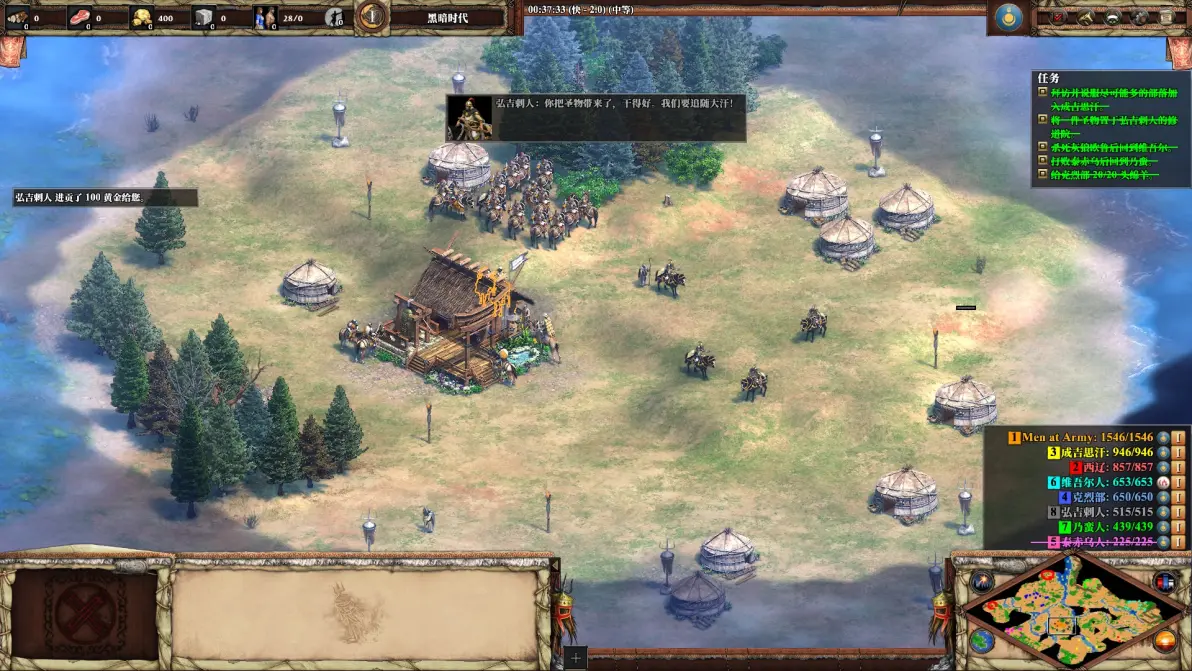The image size is (1192, 671).
Task: Click the sunset button beside the minimap
Action: [1164, 640]
